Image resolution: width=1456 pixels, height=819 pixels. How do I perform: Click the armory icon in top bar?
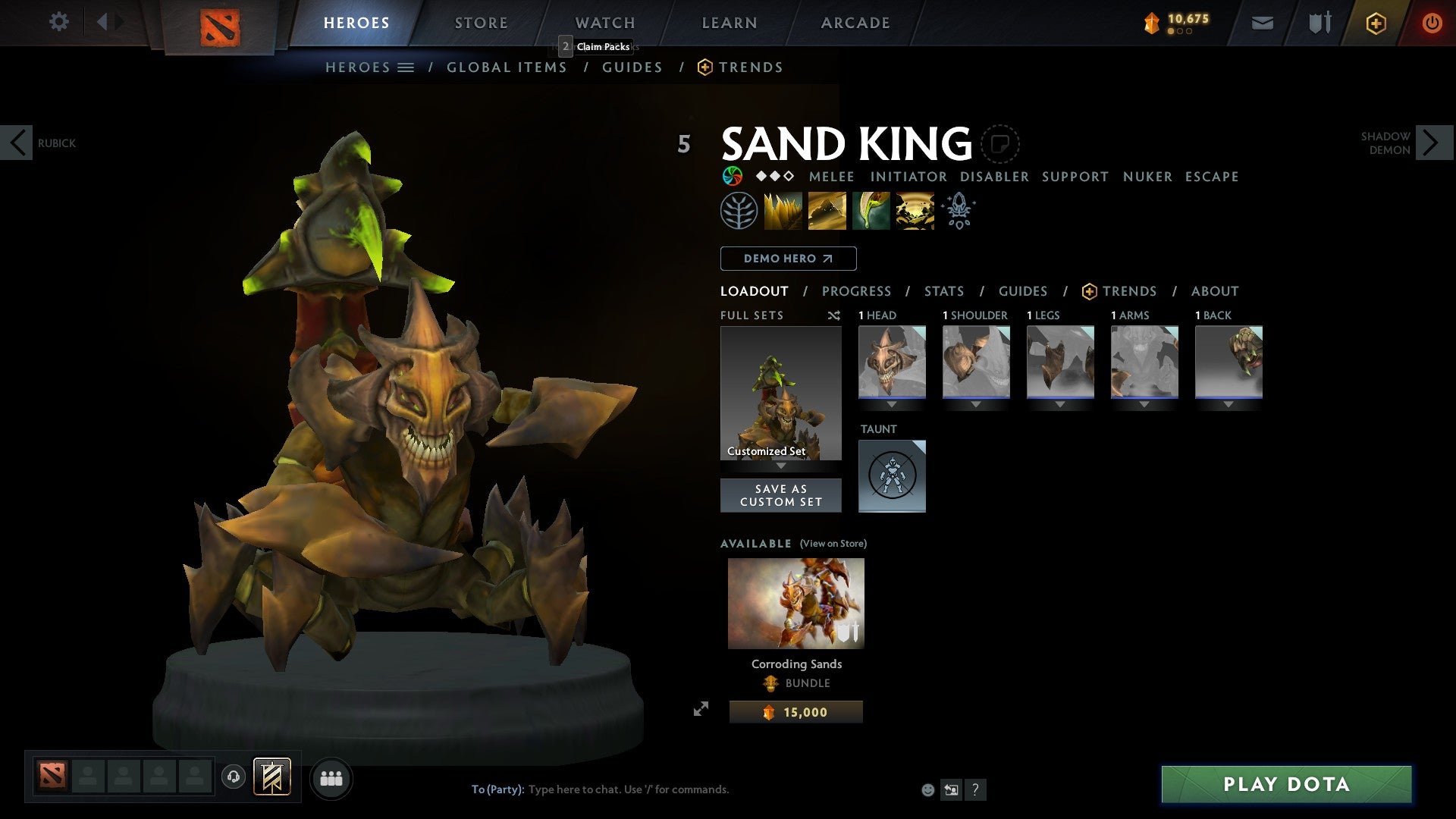point(1319,22)
